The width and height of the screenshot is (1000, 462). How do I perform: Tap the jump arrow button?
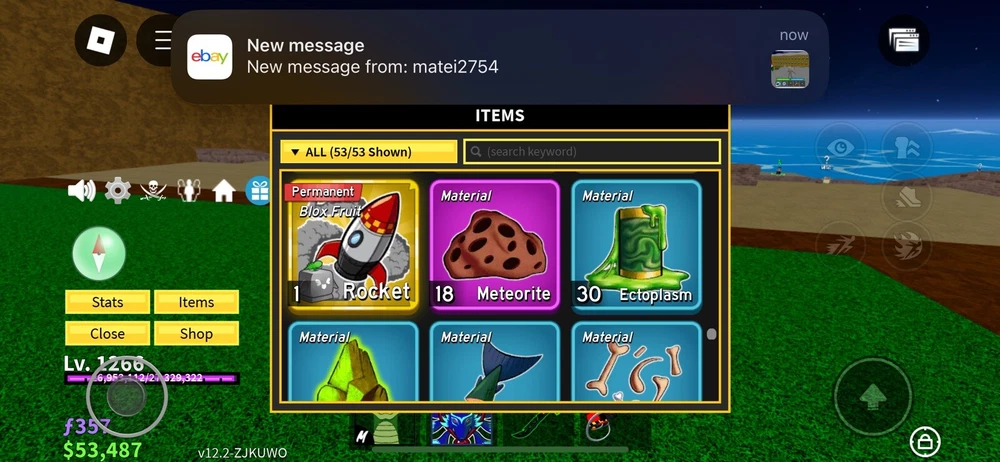pyautogui.click(x=872, y=396)
